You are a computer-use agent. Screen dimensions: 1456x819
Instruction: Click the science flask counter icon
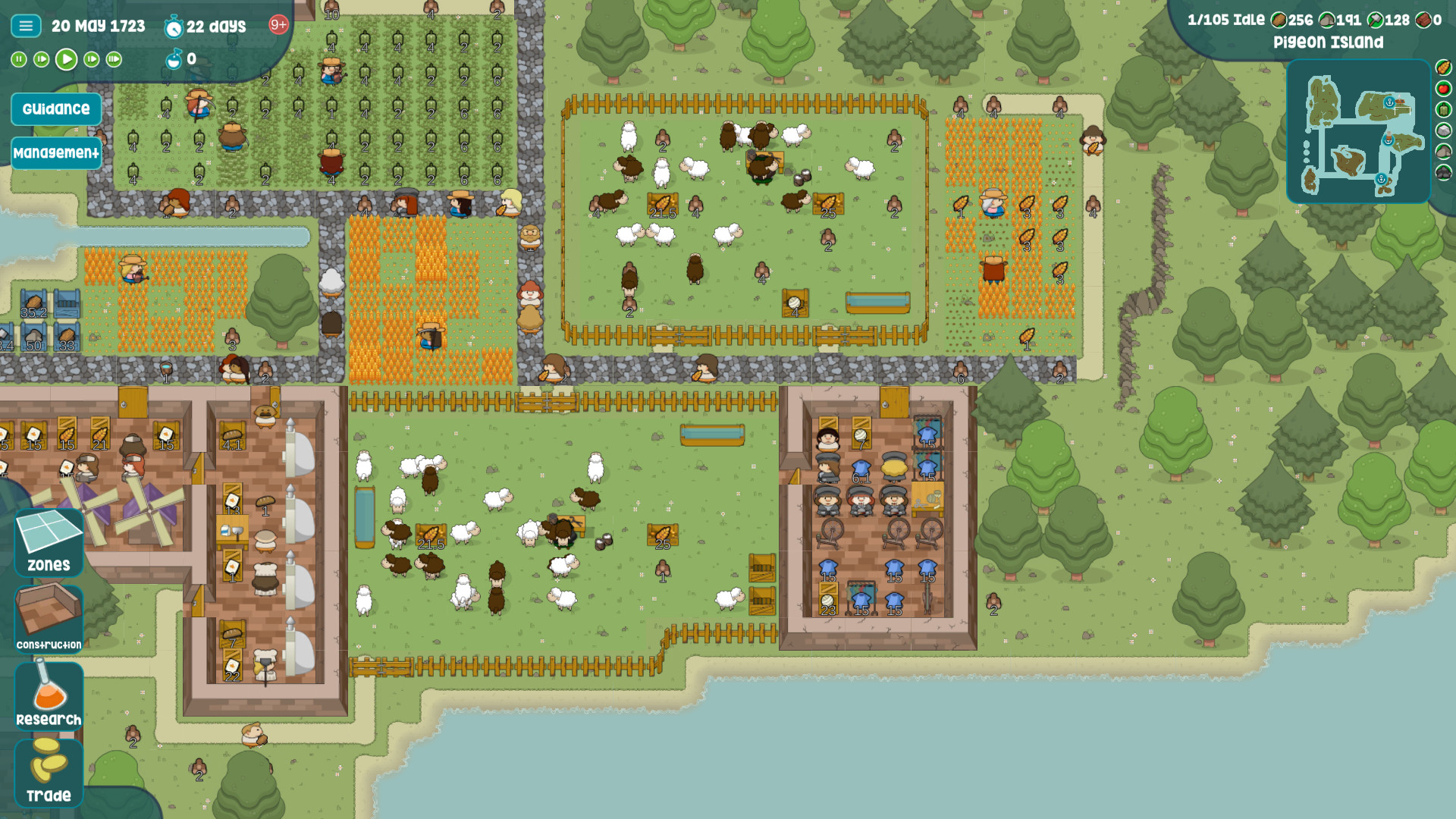coord(174,59)
